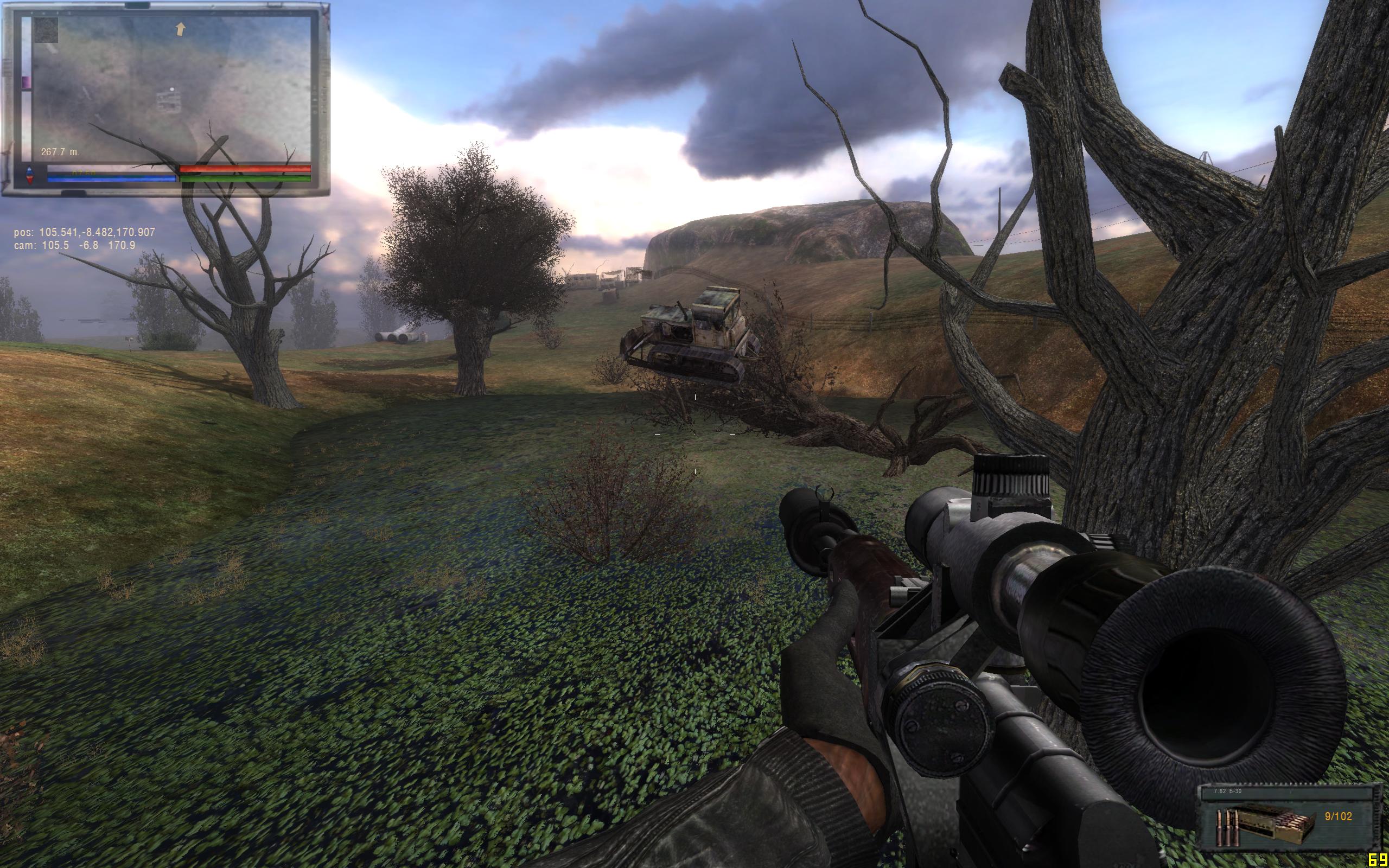Screen dimensions: 1389x868
Task: Click the minimap in the PDA frame
Action: click(172, 89)
